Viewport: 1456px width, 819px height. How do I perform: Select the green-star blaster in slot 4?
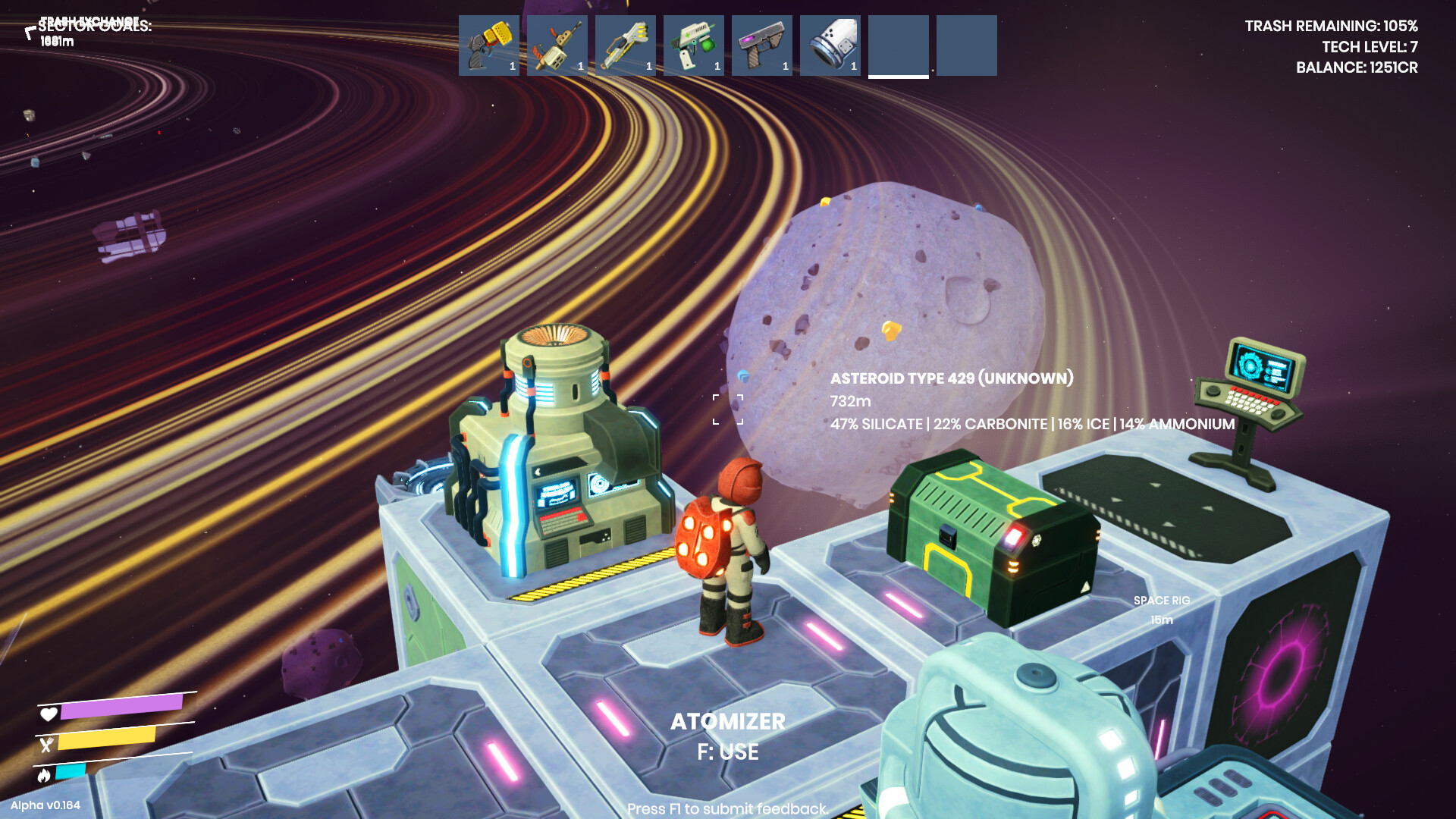pyautogui.click(x=693, y=45)
